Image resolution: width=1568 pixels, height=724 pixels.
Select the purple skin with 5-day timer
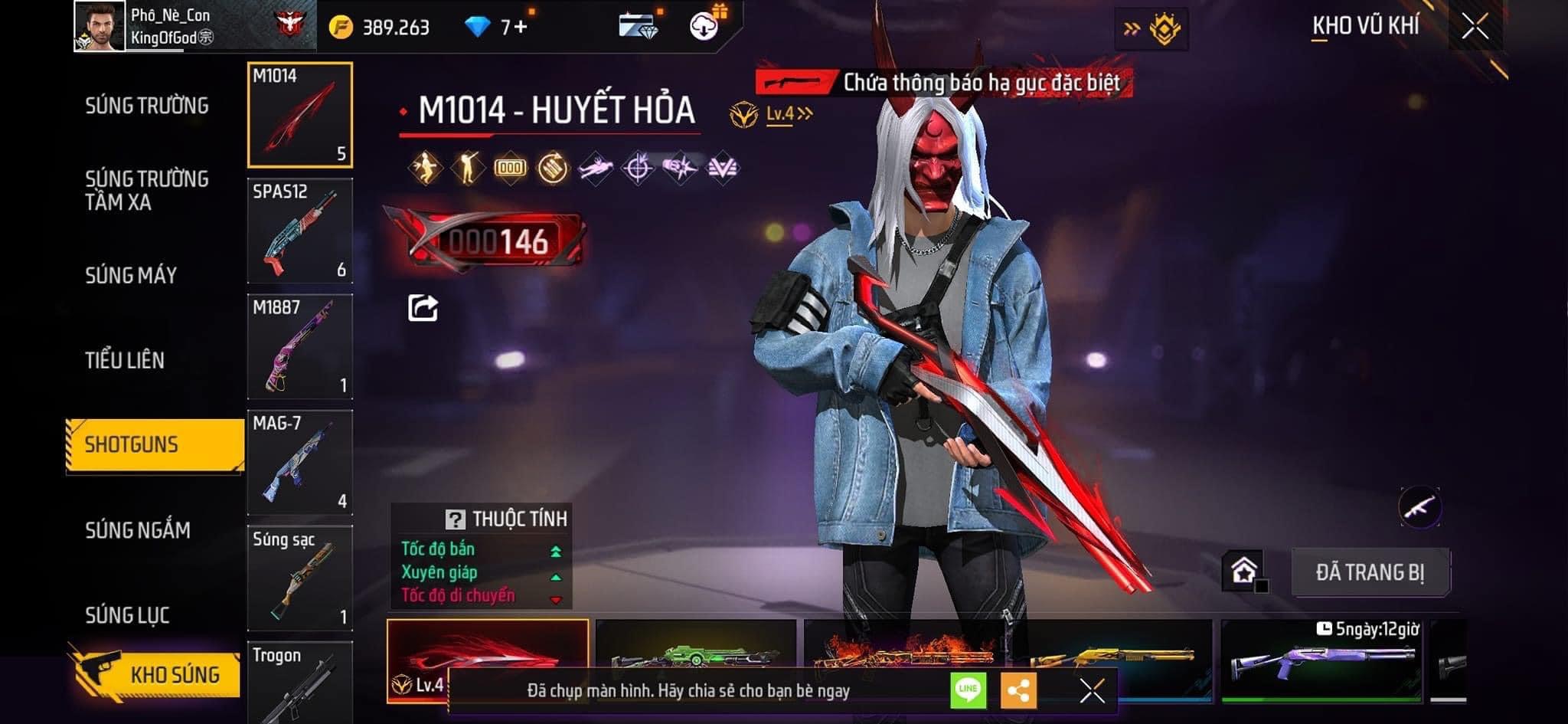click(x=1321, y=660)
